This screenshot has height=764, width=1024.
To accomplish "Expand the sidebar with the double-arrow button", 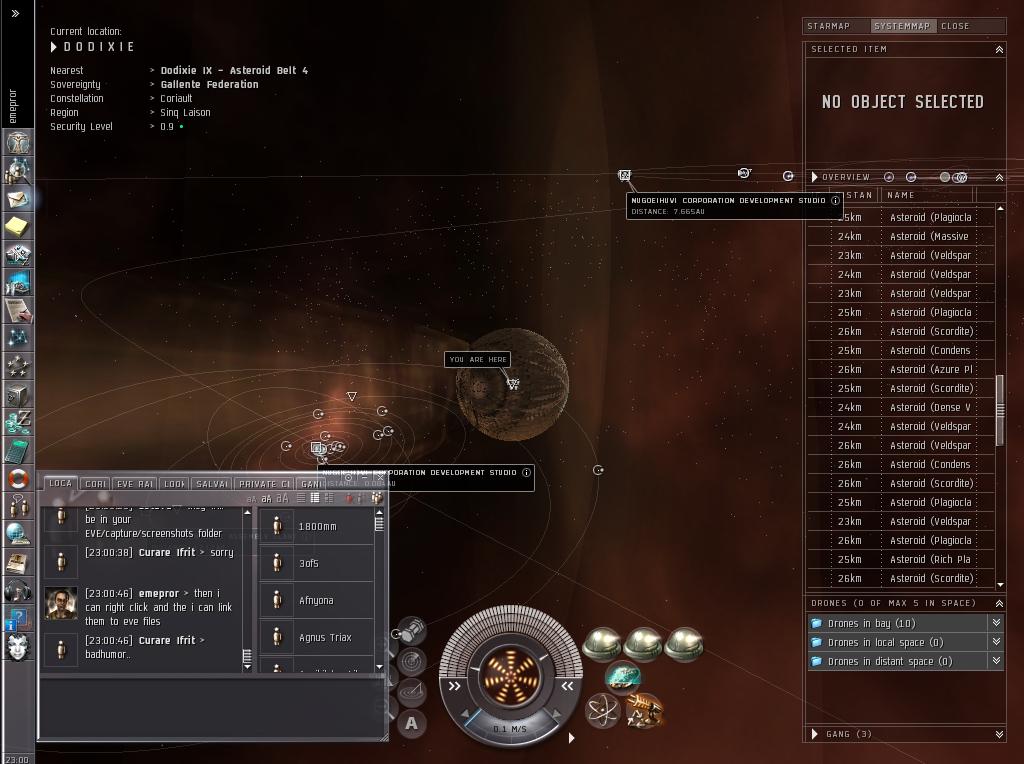I will (15, 14).
